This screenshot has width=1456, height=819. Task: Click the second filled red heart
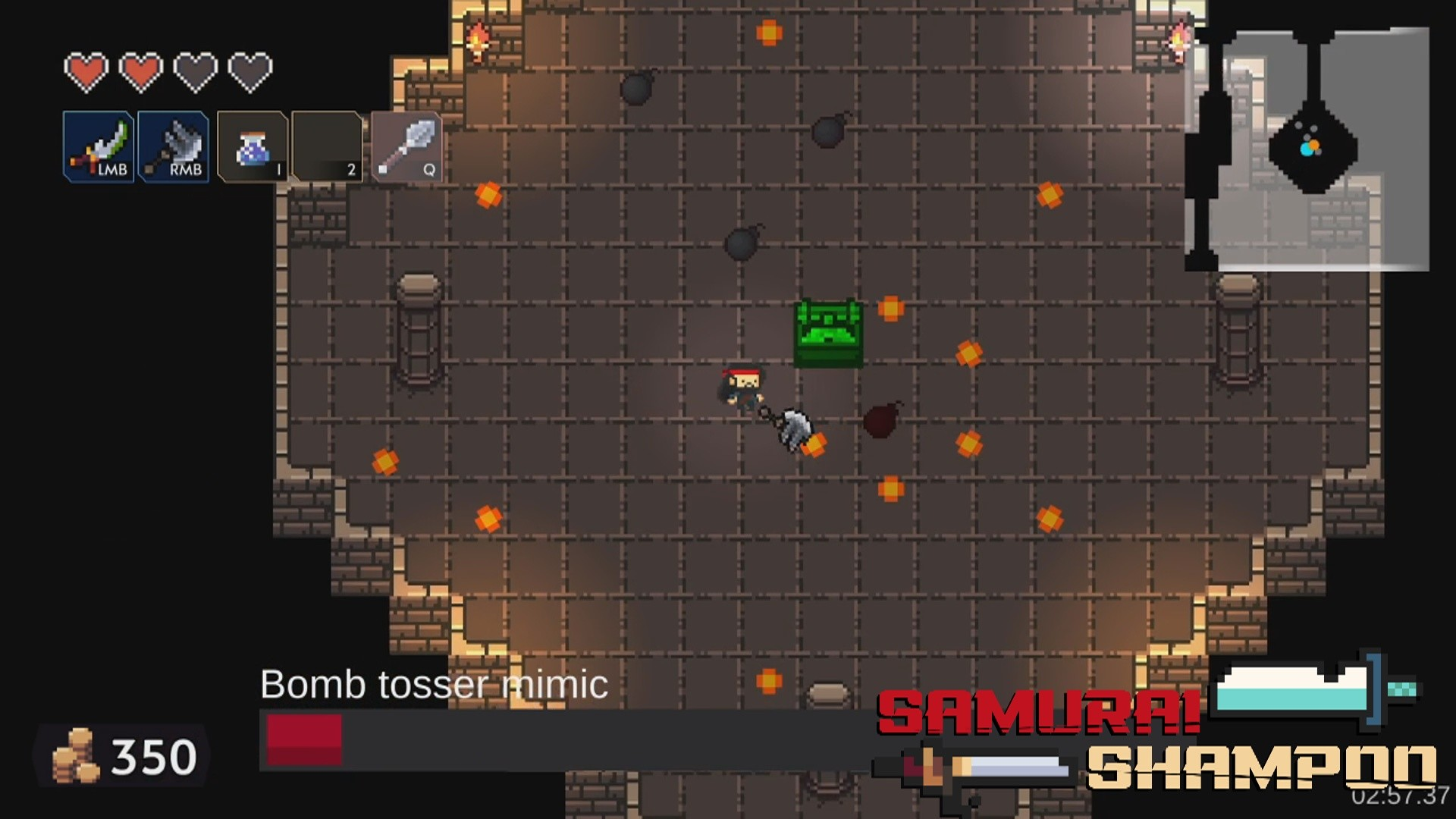click(x=141, y=70)
